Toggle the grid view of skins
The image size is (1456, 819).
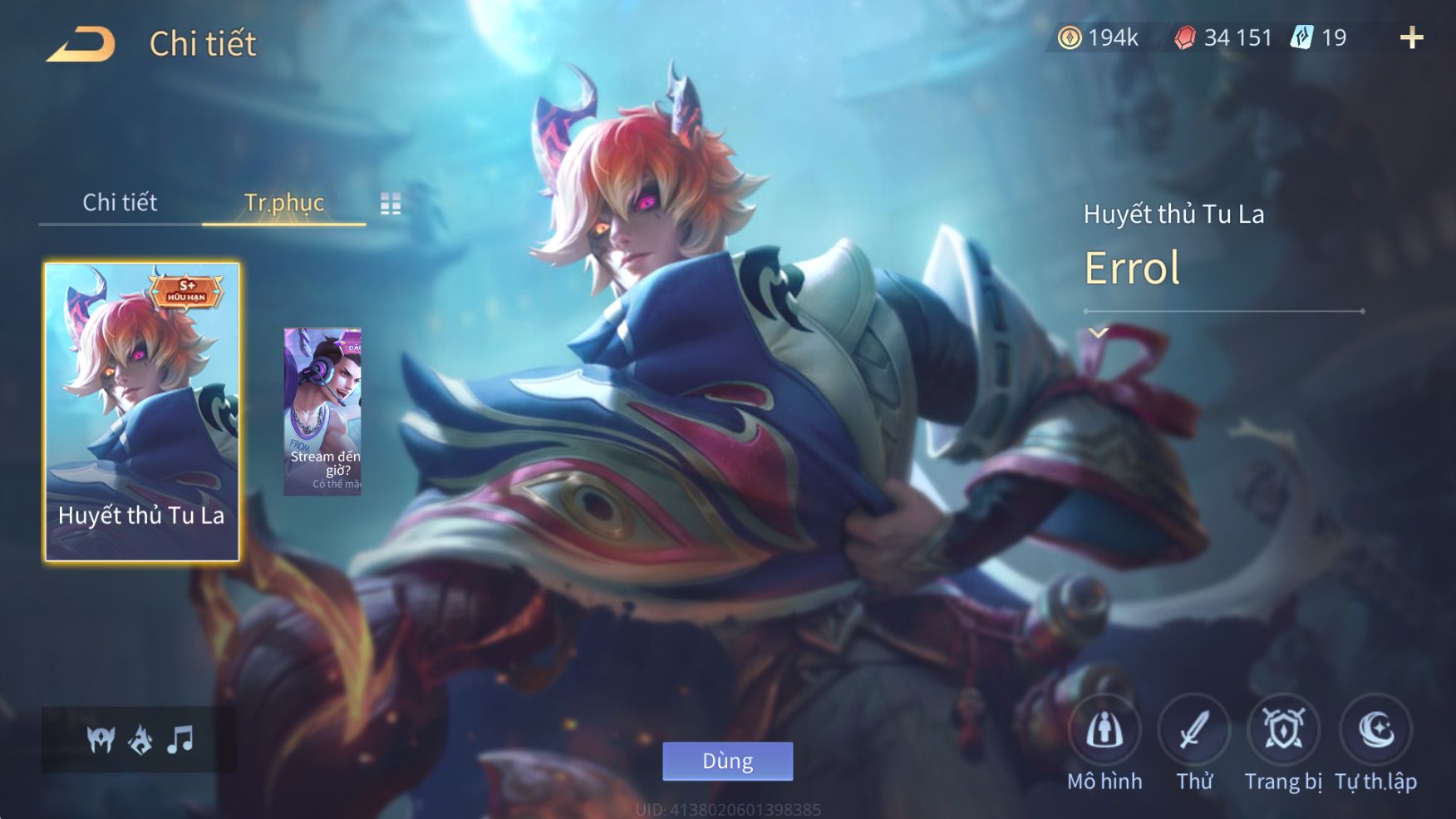(391, 204)
